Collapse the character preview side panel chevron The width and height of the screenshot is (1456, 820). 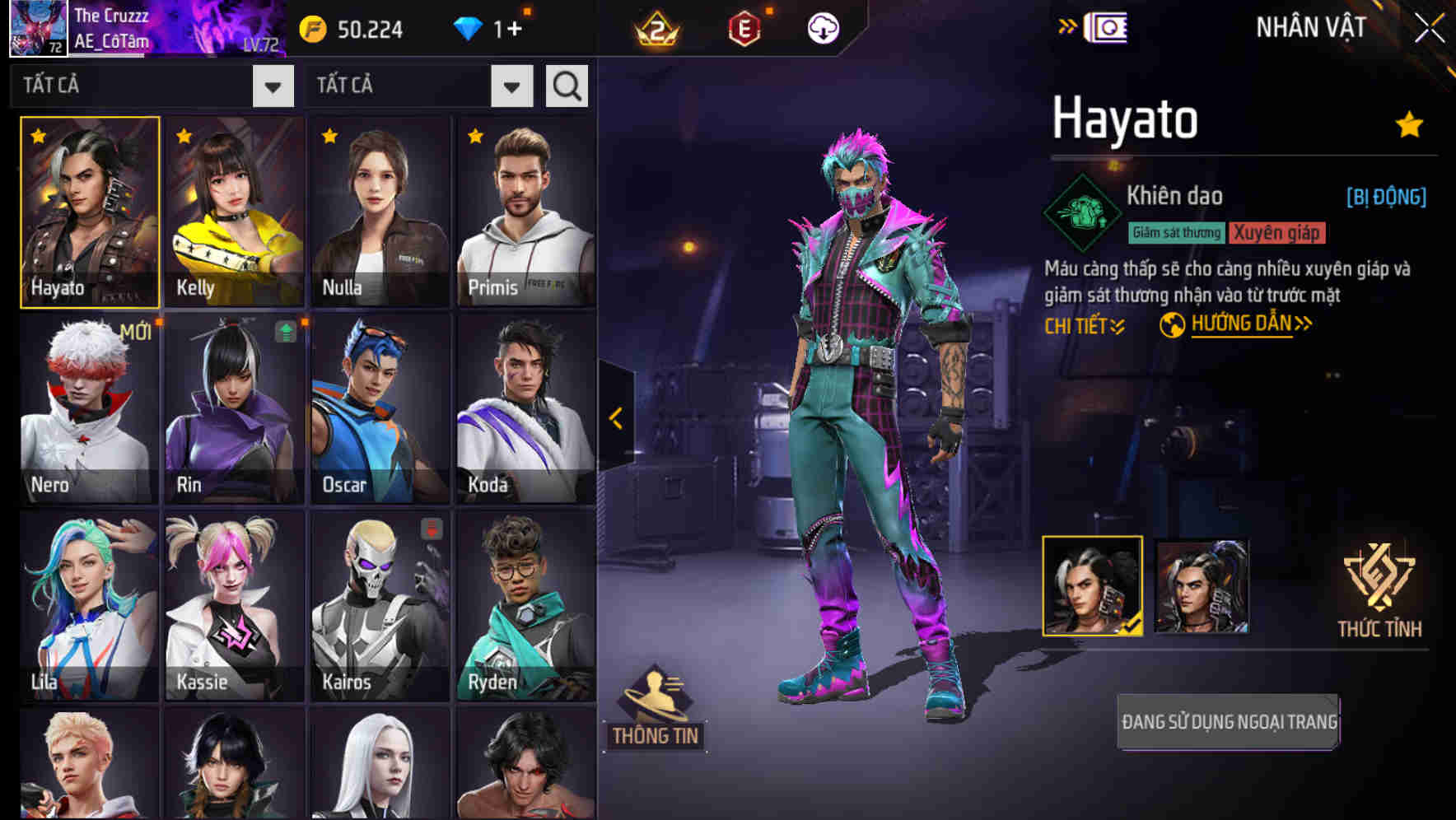(x=614, y=418)
